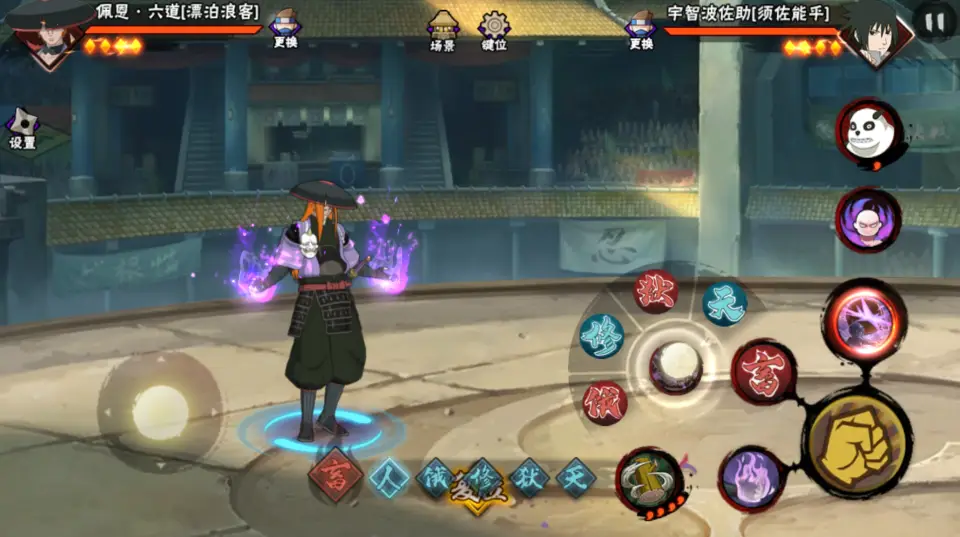Choose the 天 path on skill wheel
Viewport: 960px width, 537px height.
pyautogui.click(x=724, y=302)
